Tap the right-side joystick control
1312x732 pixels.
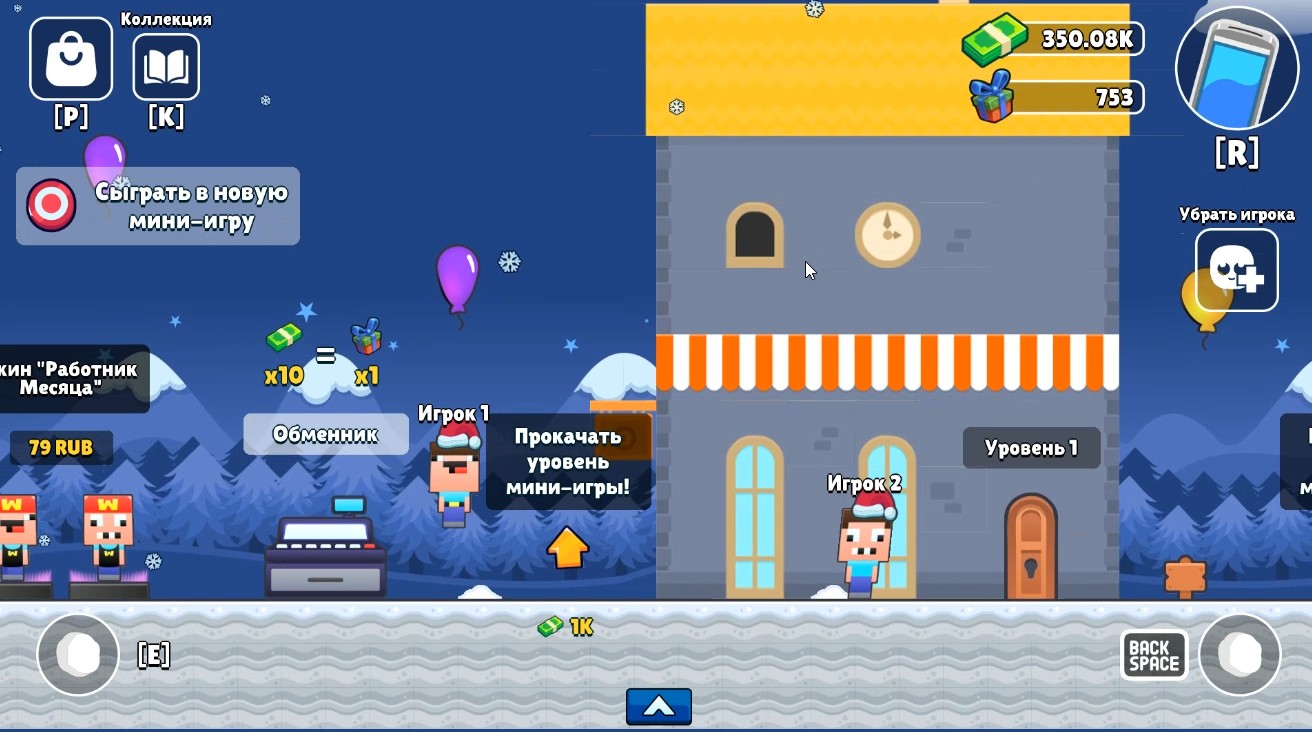[x=1240, y=654]
